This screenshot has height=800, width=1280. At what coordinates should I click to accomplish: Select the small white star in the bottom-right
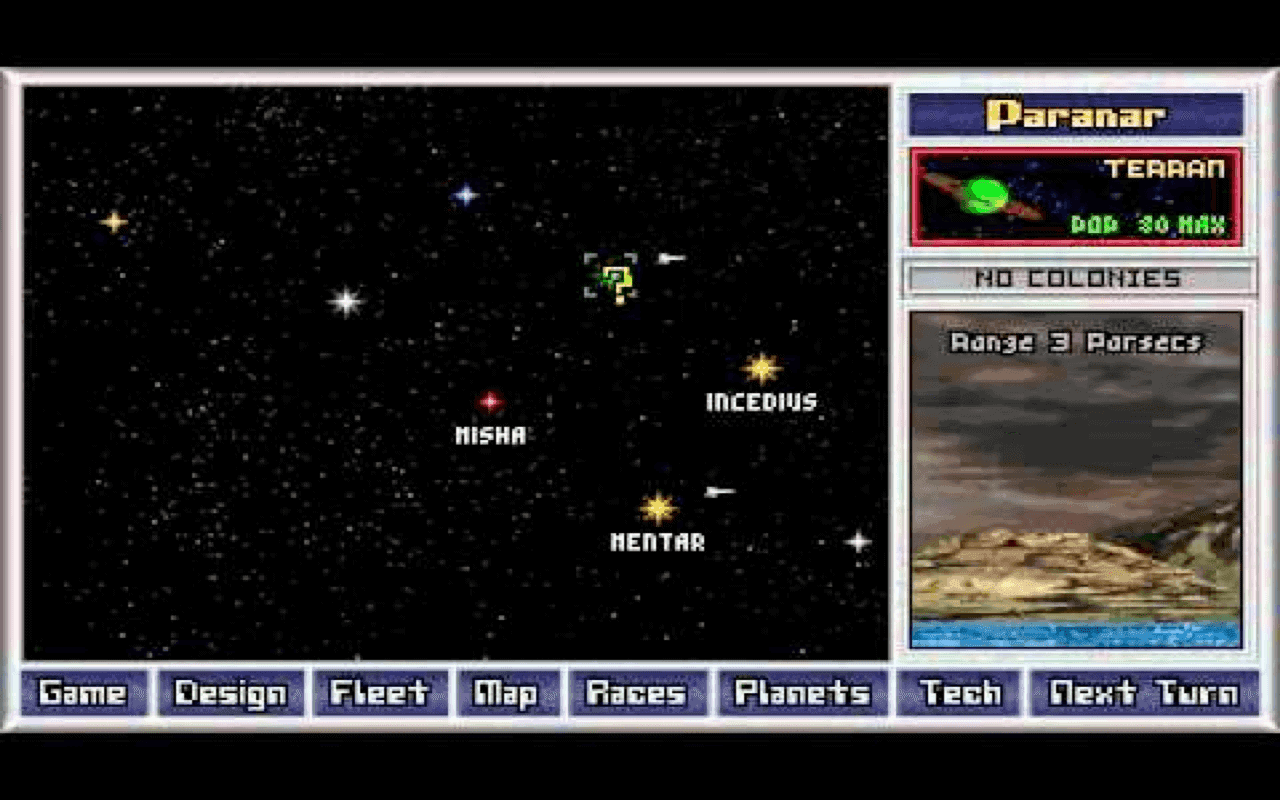858,542
